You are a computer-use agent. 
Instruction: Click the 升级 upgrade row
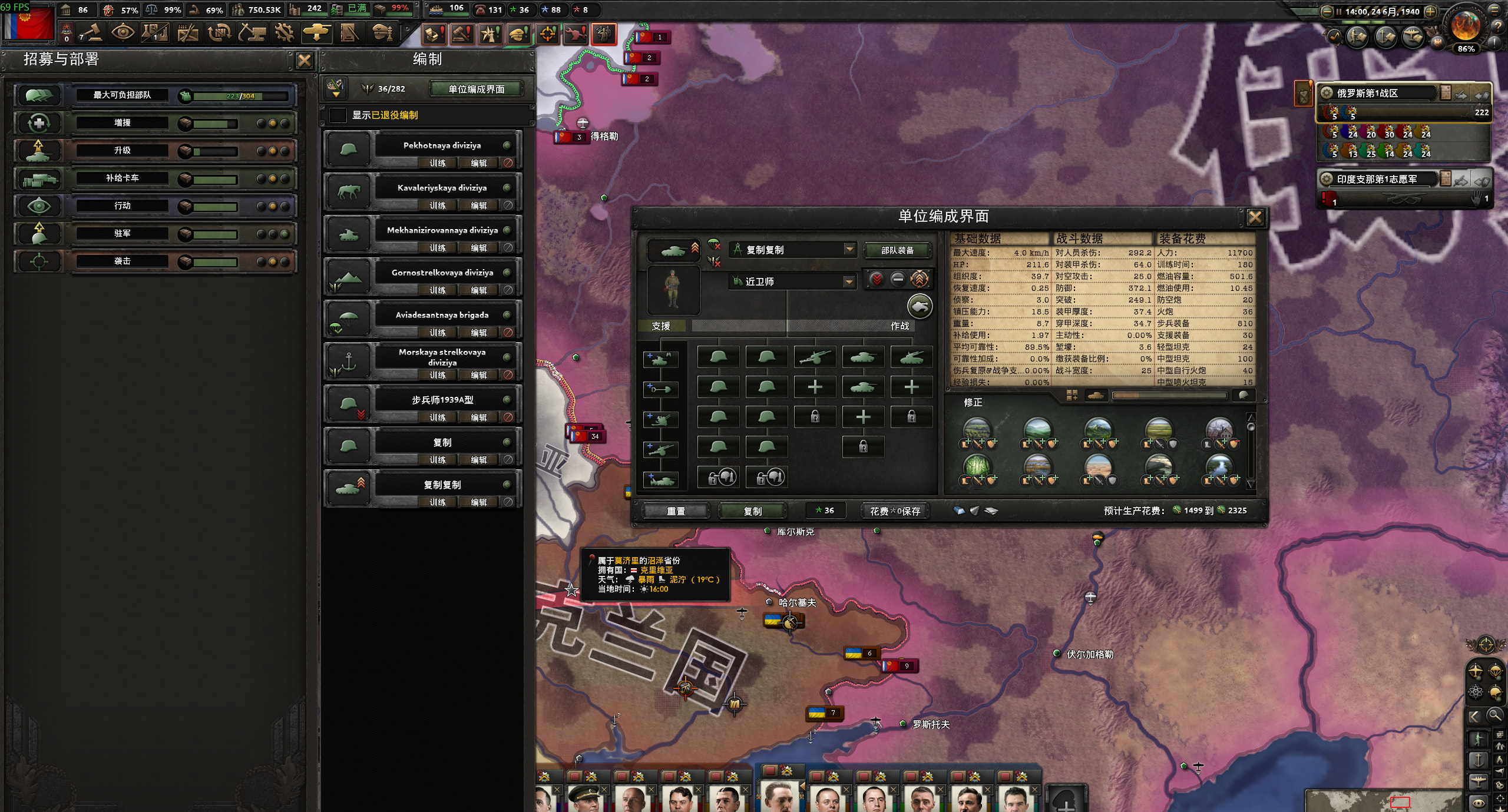[x=123, y=150]
